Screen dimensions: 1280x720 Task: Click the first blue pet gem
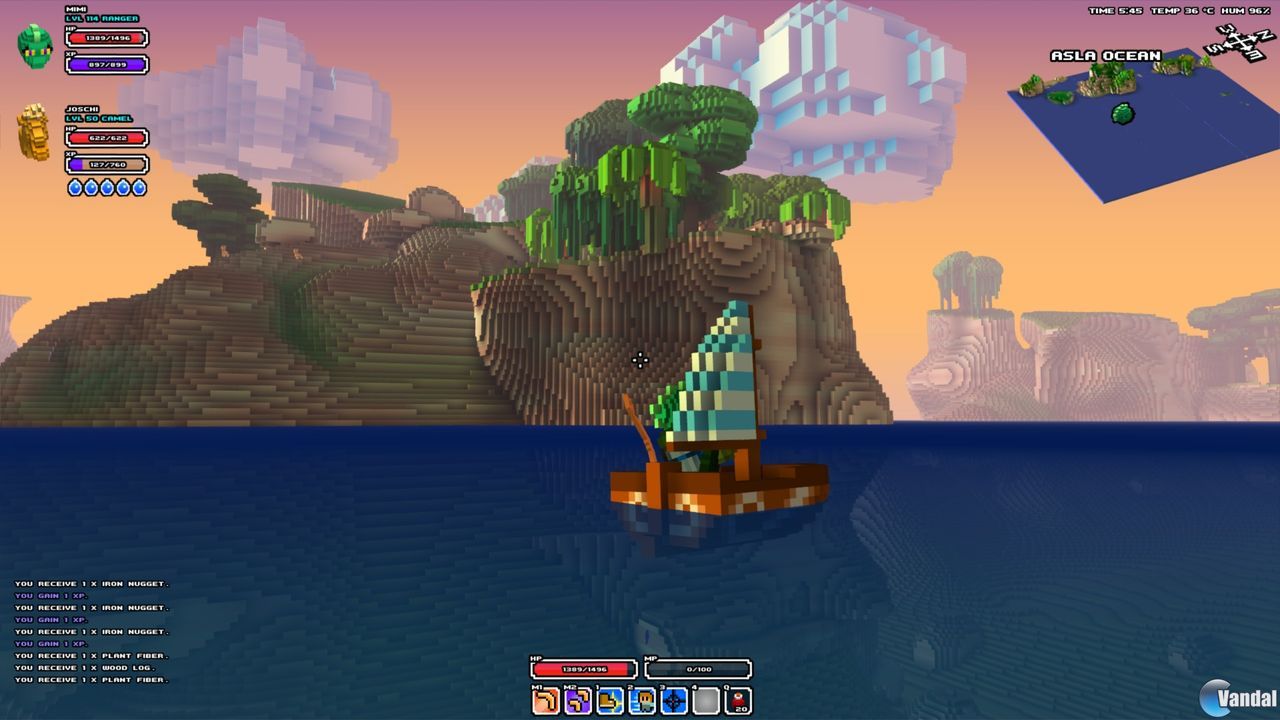tap(75, 187)
